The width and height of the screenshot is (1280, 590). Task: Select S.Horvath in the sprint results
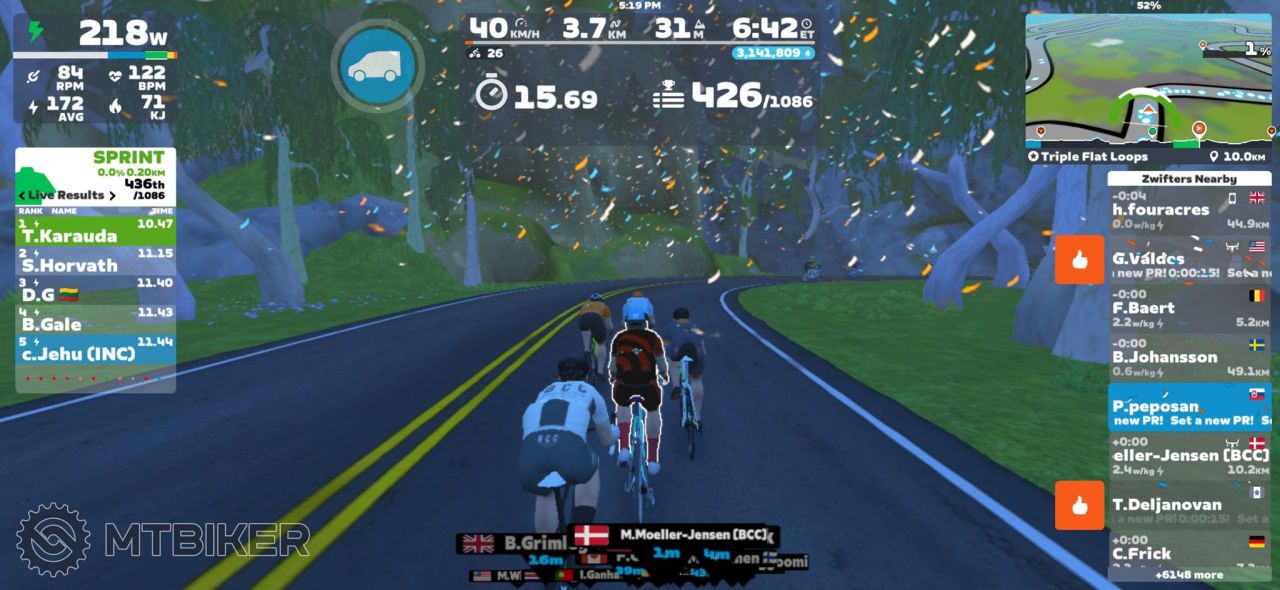coord(95,262)
